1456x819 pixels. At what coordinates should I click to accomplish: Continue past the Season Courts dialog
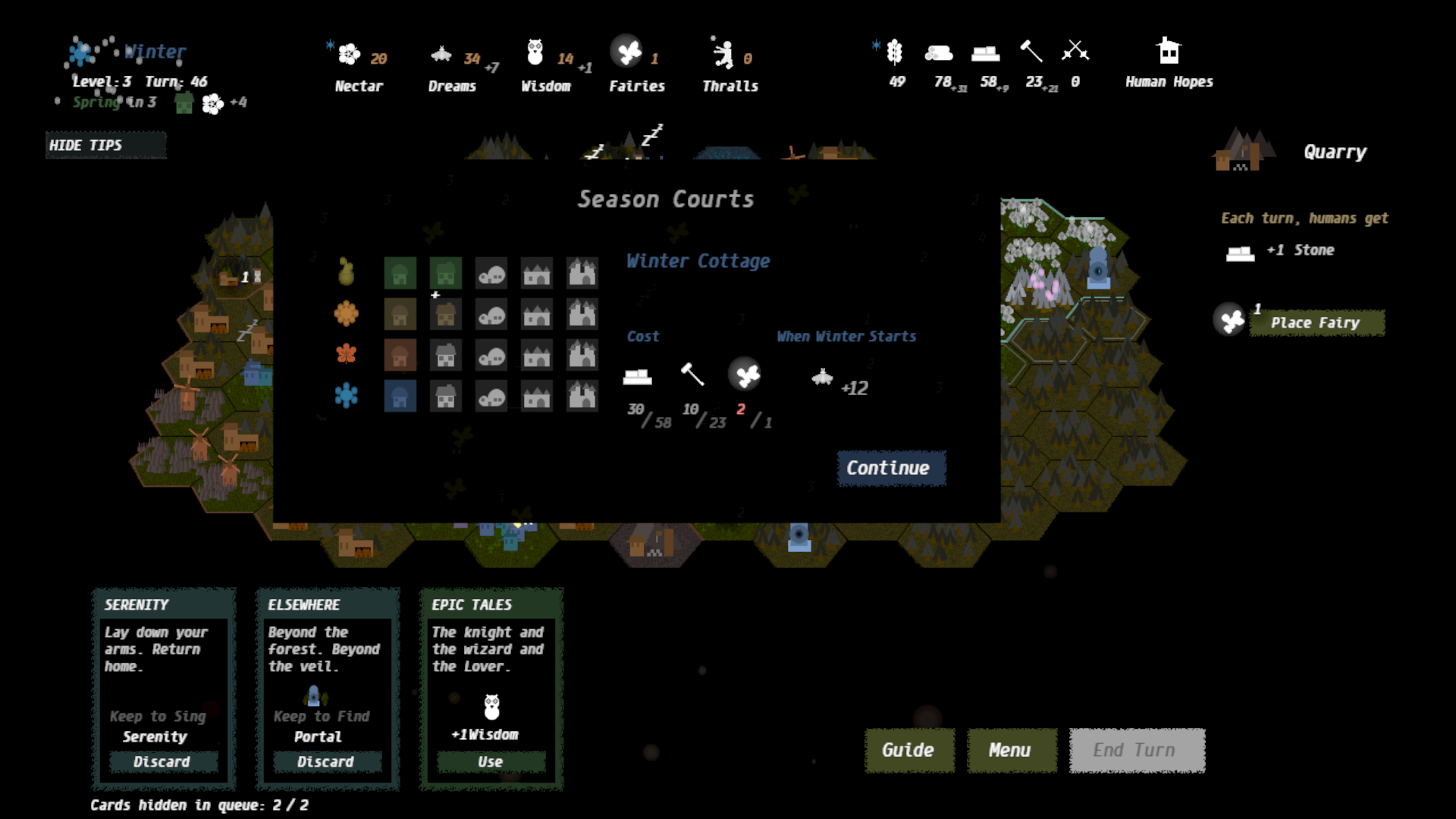click(x=890, y=468)
